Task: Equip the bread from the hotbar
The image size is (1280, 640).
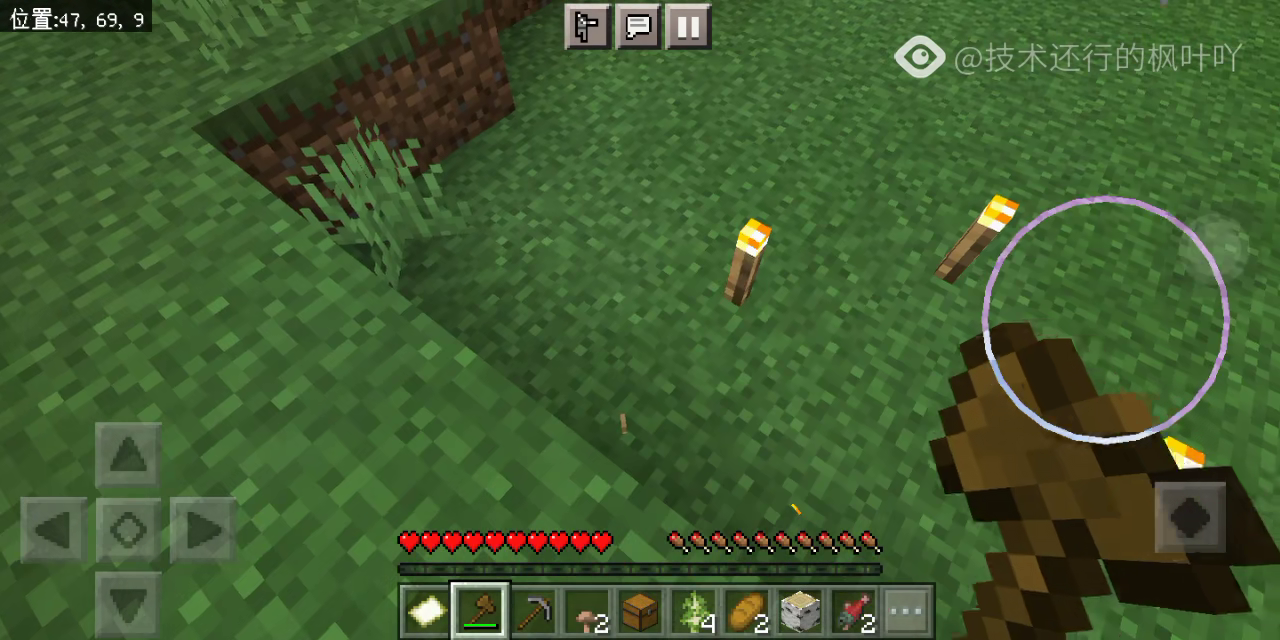Action: [747, 610]
